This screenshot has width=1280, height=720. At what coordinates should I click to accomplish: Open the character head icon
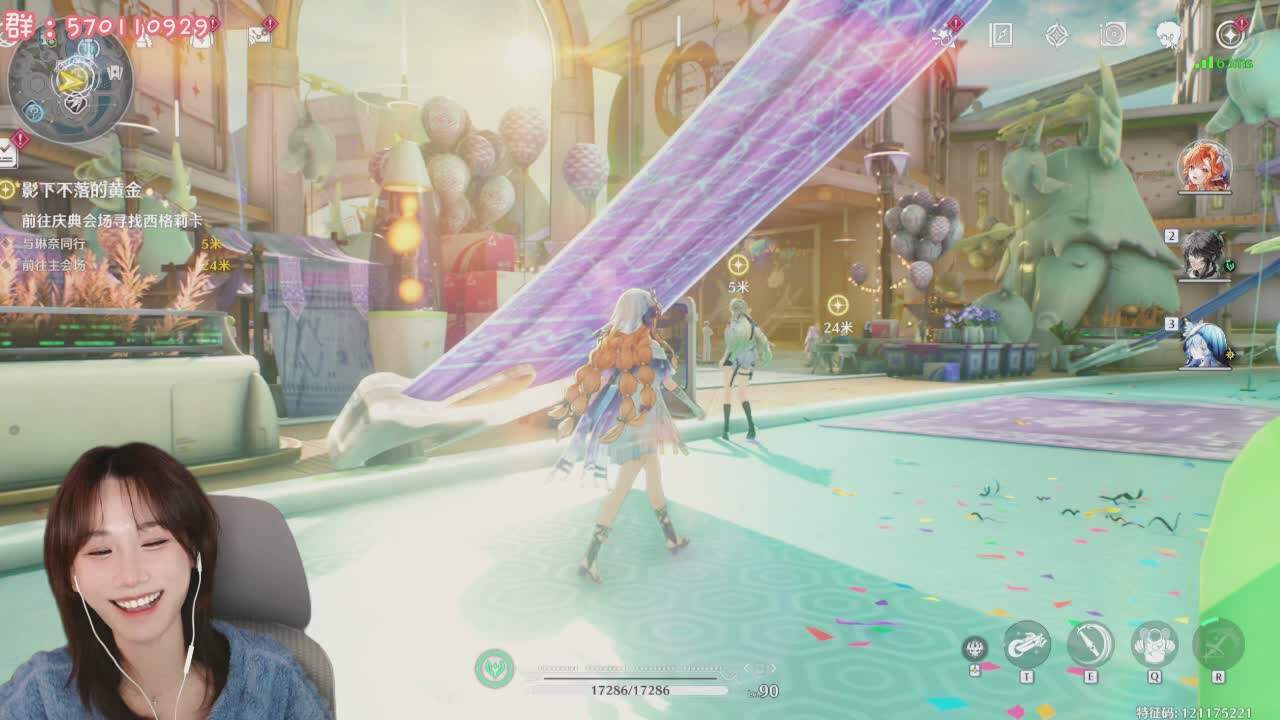[1167, 35]
